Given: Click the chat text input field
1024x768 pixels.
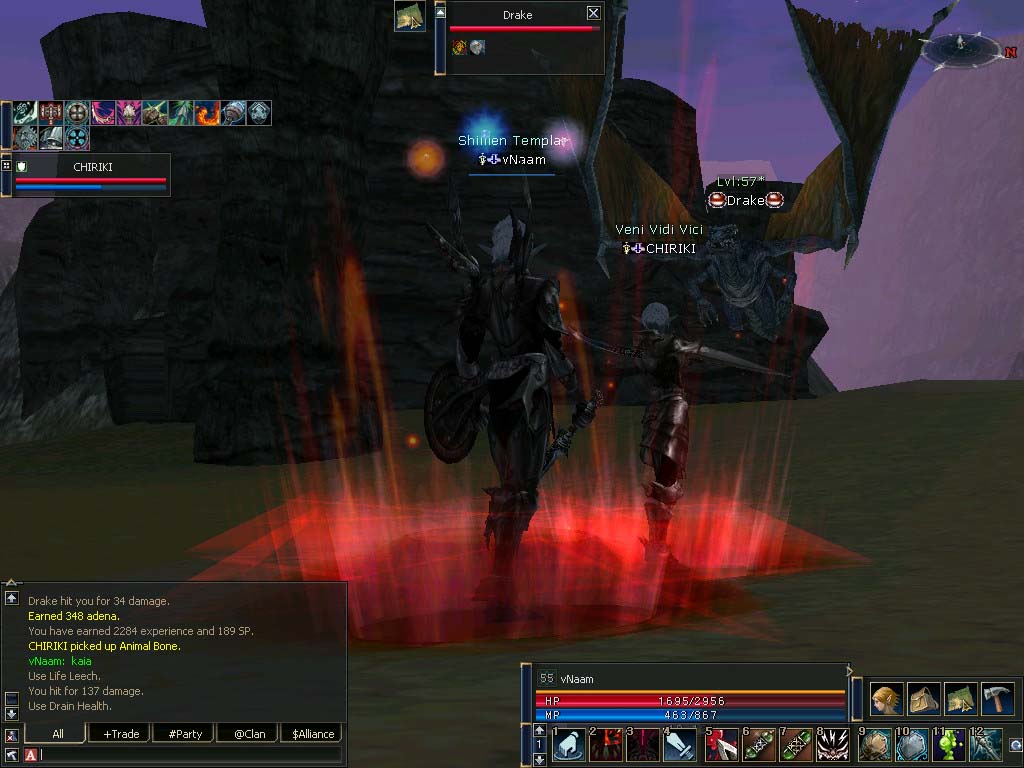Looking at the screenshot, I should point(190,754).
